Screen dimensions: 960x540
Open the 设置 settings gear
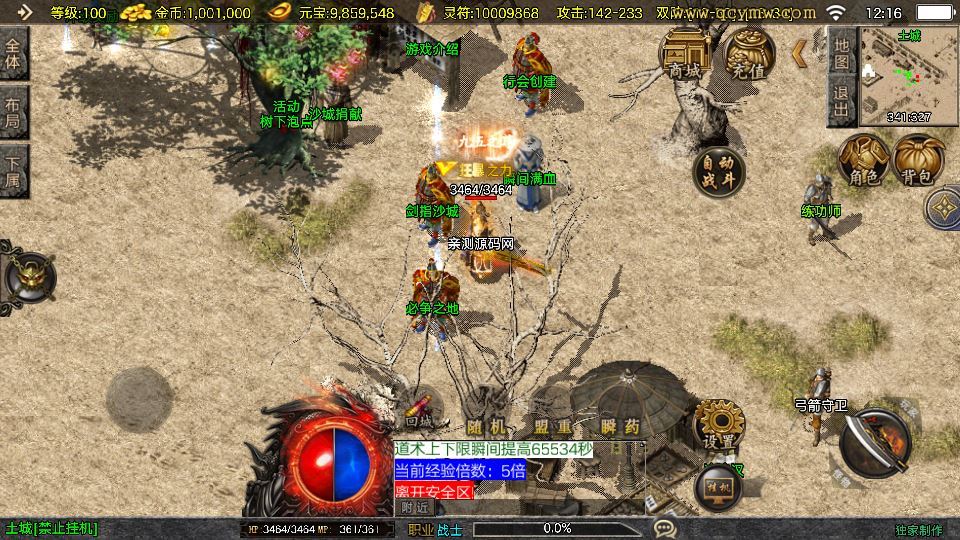click(x=718, y=425)
